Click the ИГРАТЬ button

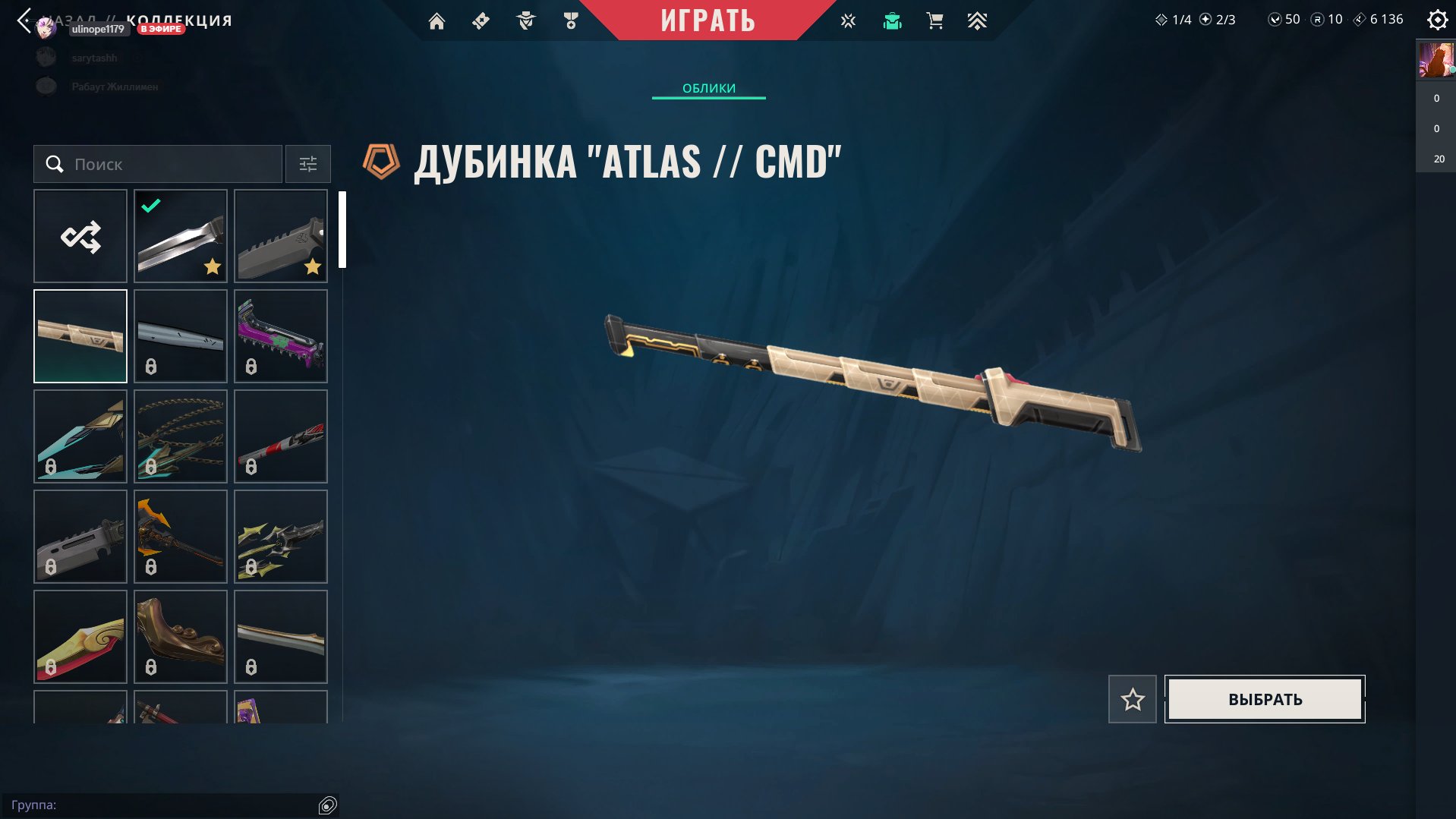tap(708, 20)
